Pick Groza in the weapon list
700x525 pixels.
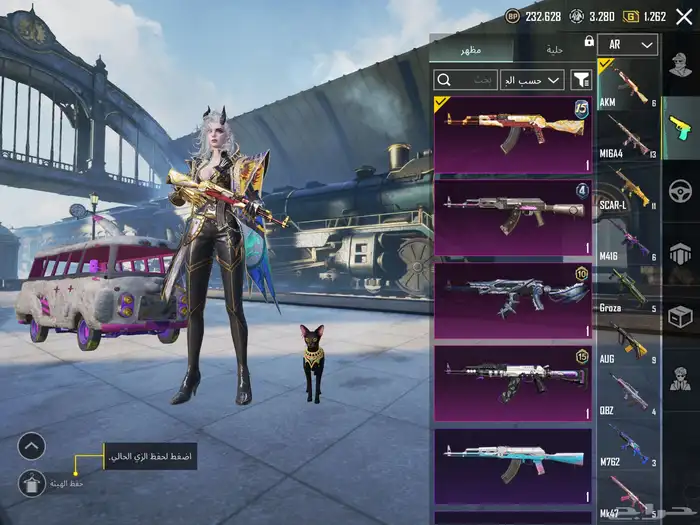tap(629, 289)
